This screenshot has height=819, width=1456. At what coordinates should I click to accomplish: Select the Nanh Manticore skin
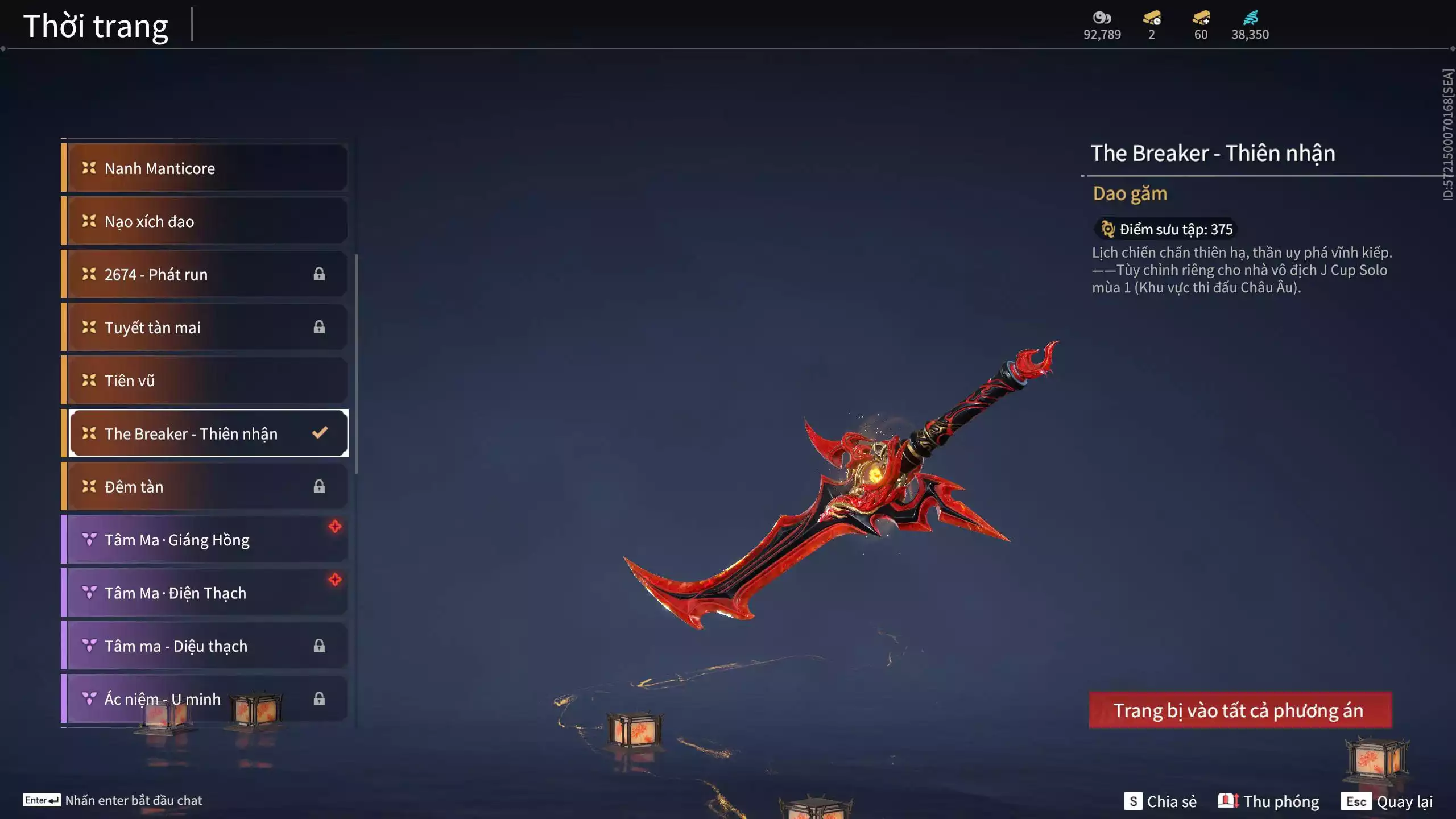pos(205,168)
